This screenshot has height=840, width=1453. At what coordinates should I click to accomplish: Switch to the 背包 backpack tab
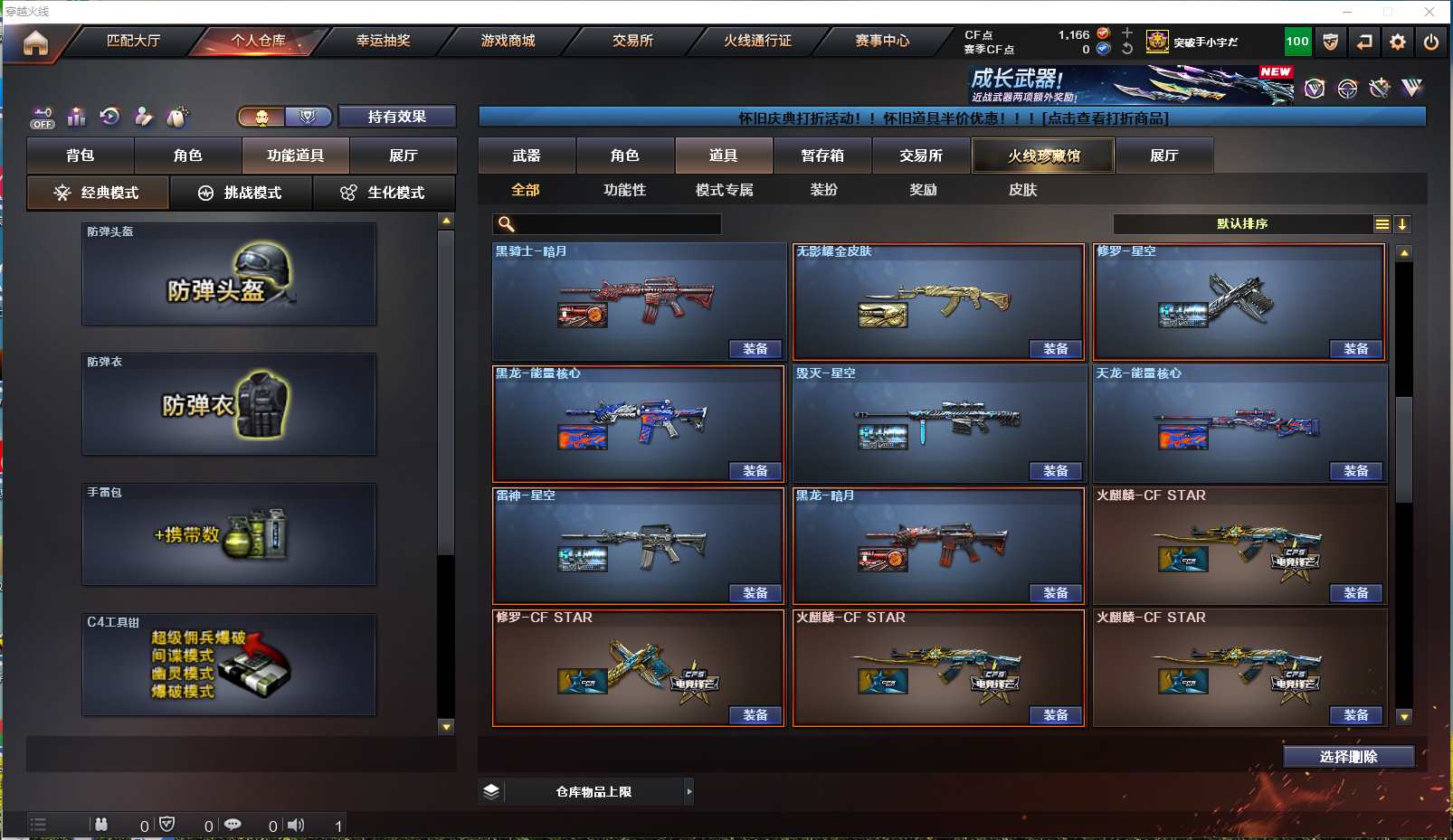[x=81, y=156]
